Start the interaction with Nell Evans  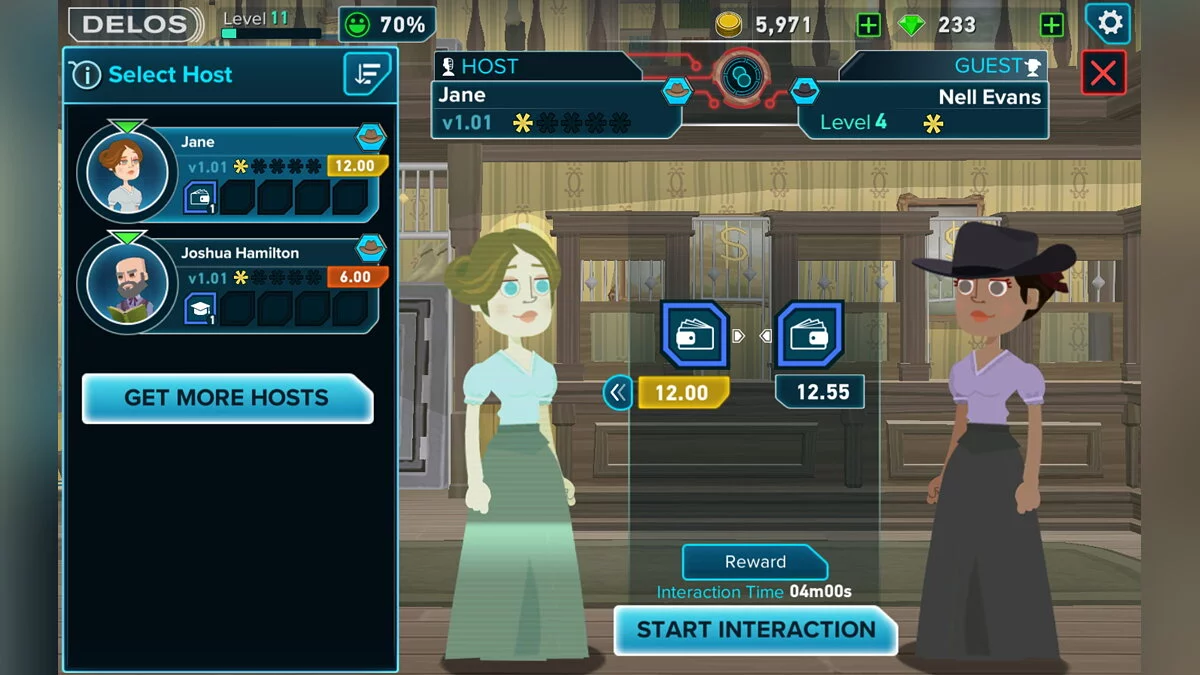(x=755, y=630)
